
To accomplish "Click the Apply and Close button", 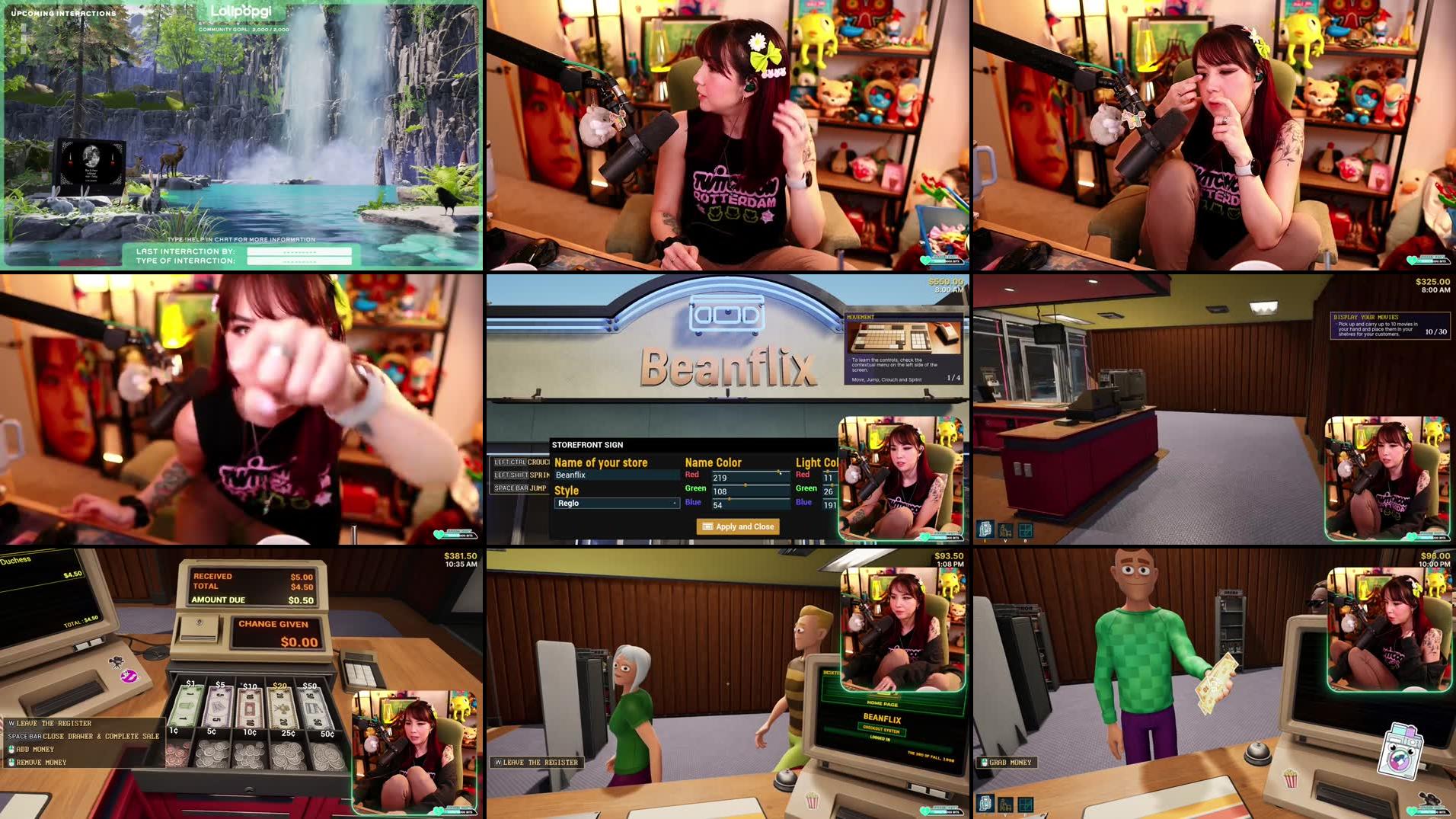I will (736, 526).
